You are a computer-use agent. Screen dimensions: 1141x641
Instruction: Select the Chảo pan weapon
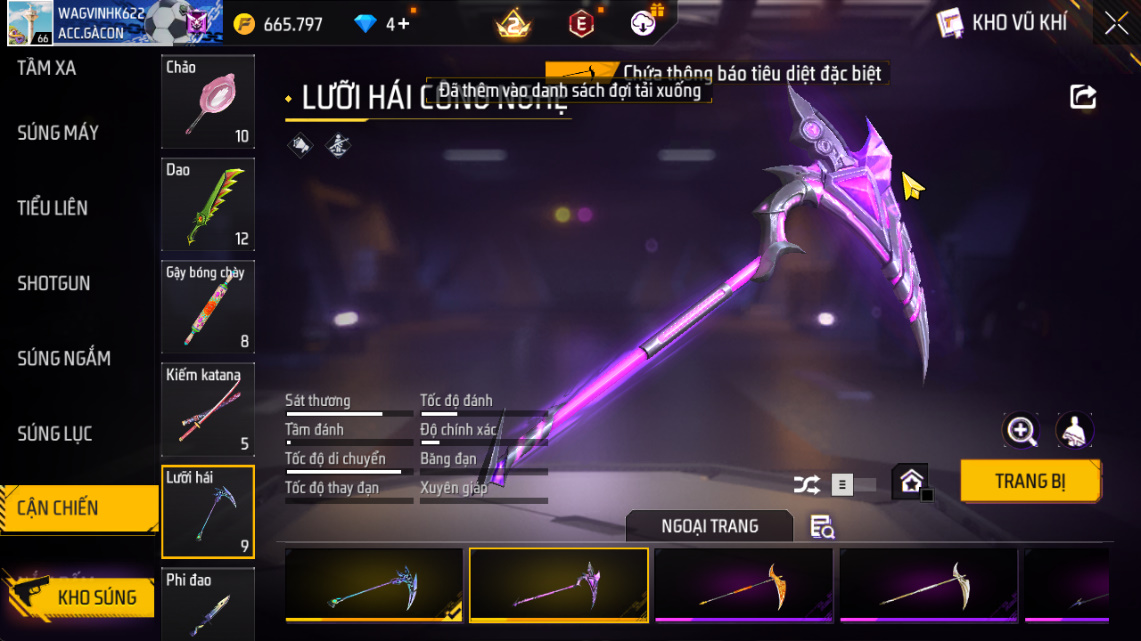pyautogui.click(x=208, y=101)
